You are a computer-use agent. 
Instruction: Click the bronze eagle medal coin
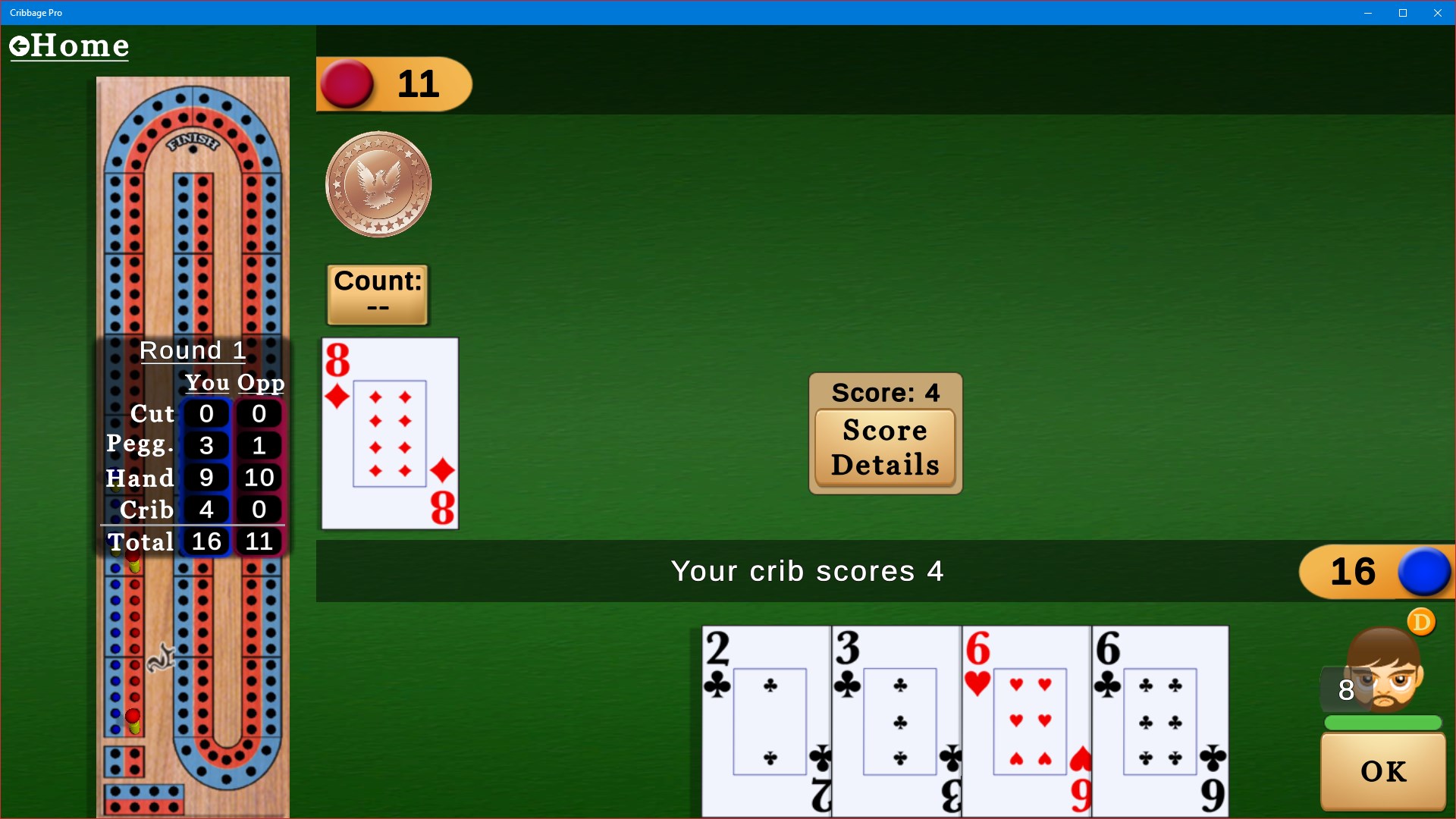coord(378,184)
